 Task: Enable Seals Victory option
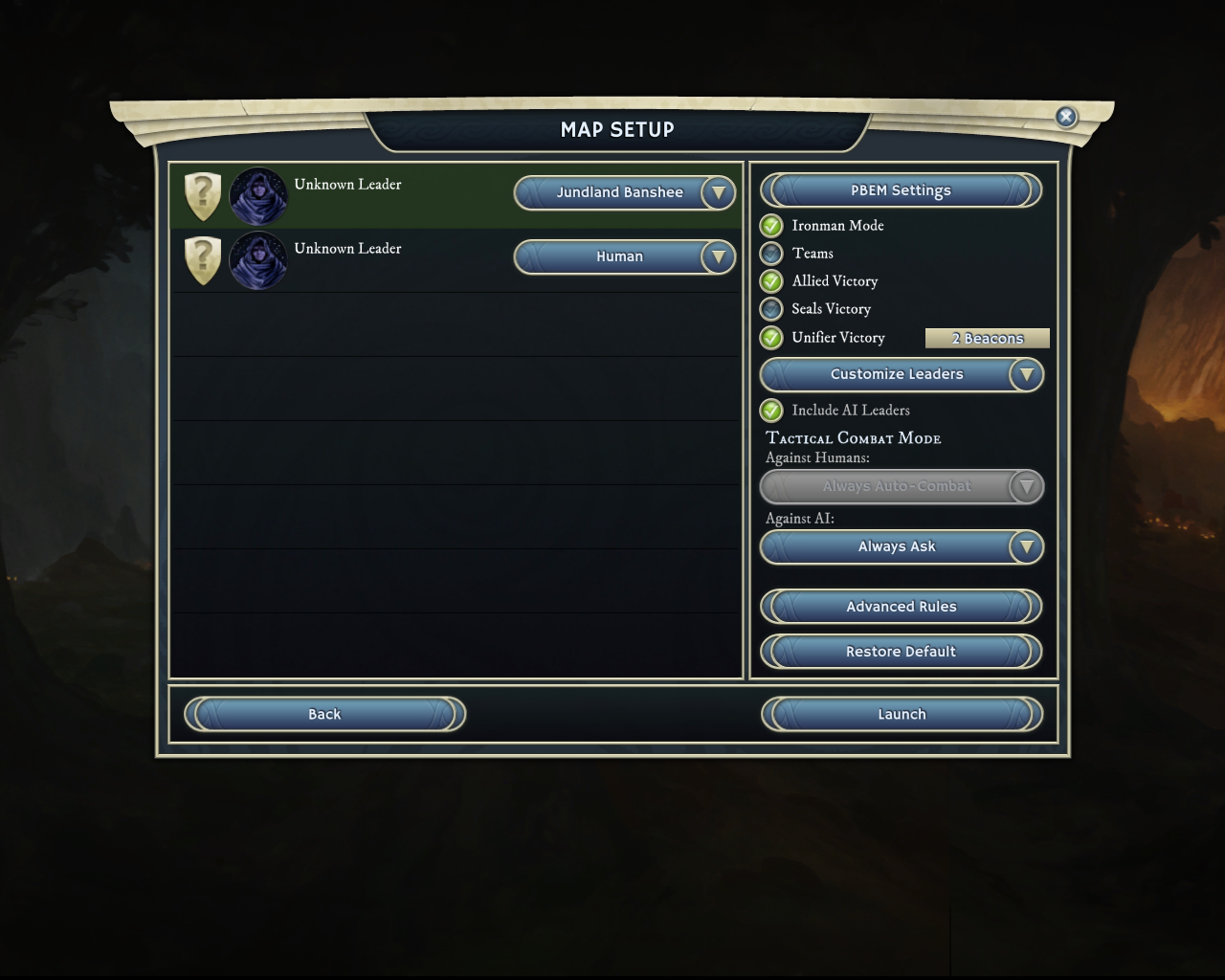tap(771, 309)
